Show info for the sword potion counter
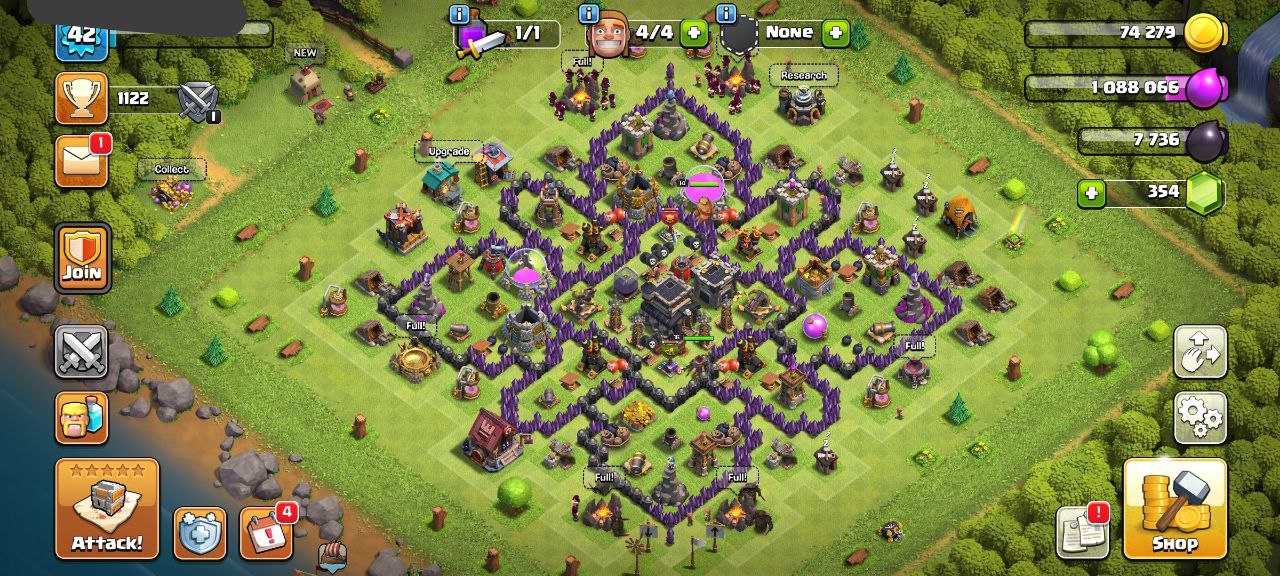This screenshot has width=1280, height=576. 460,14
